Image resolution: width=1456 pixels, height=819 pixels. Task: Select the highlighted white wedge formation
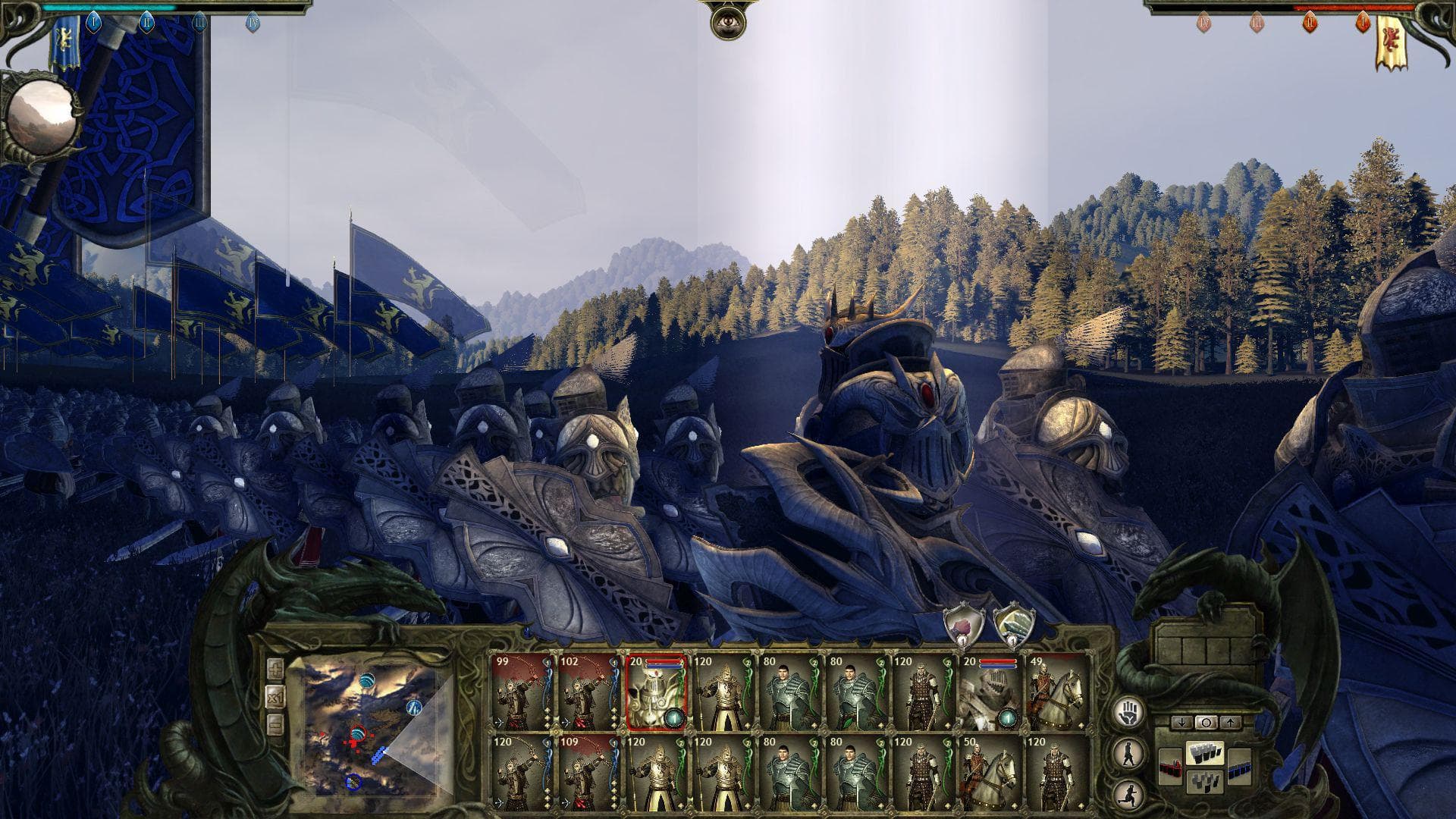coord(1207,754)
